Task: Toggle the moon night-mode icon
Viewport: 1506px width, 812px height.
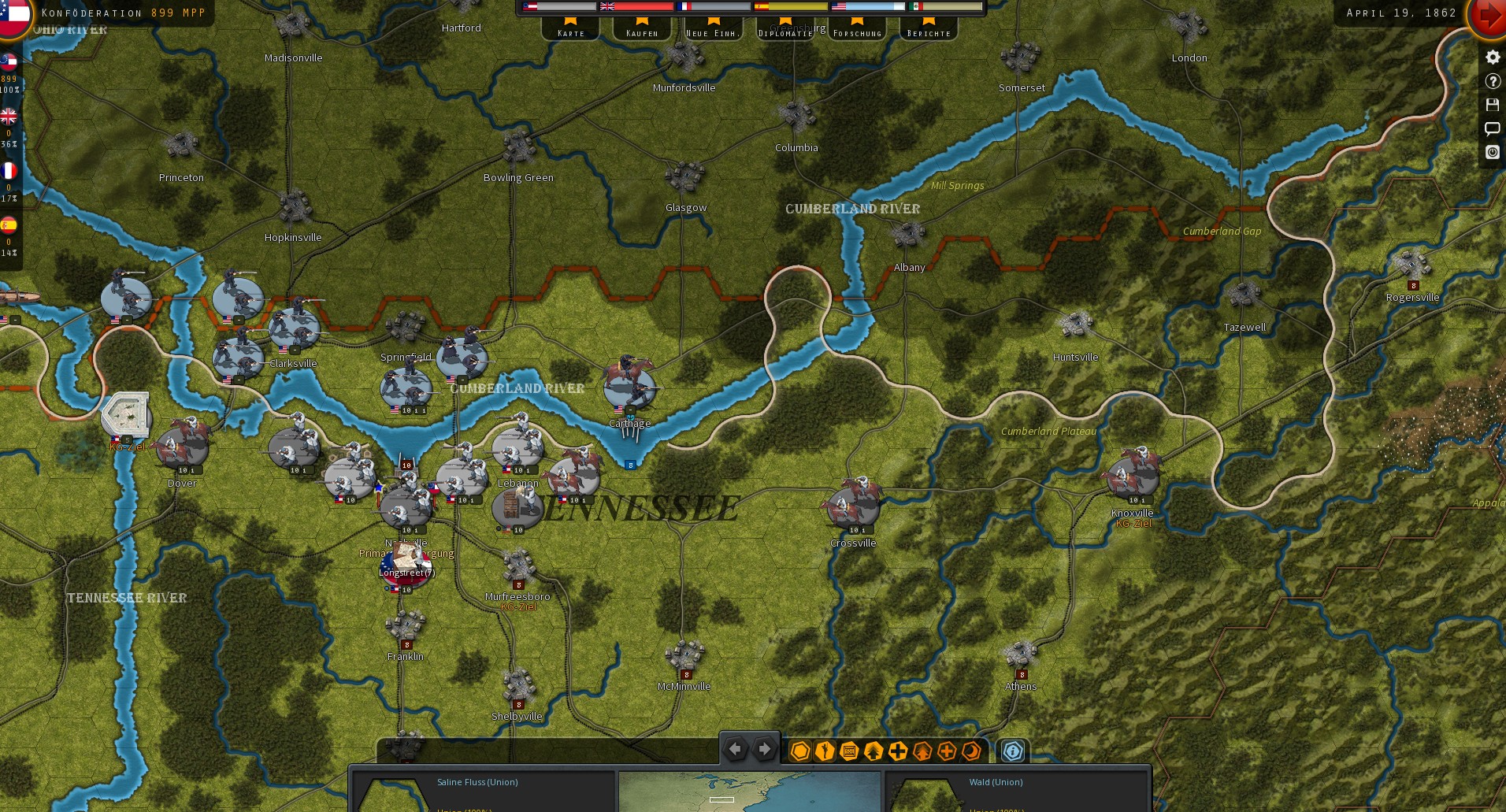Action: [x=970, y=751]
